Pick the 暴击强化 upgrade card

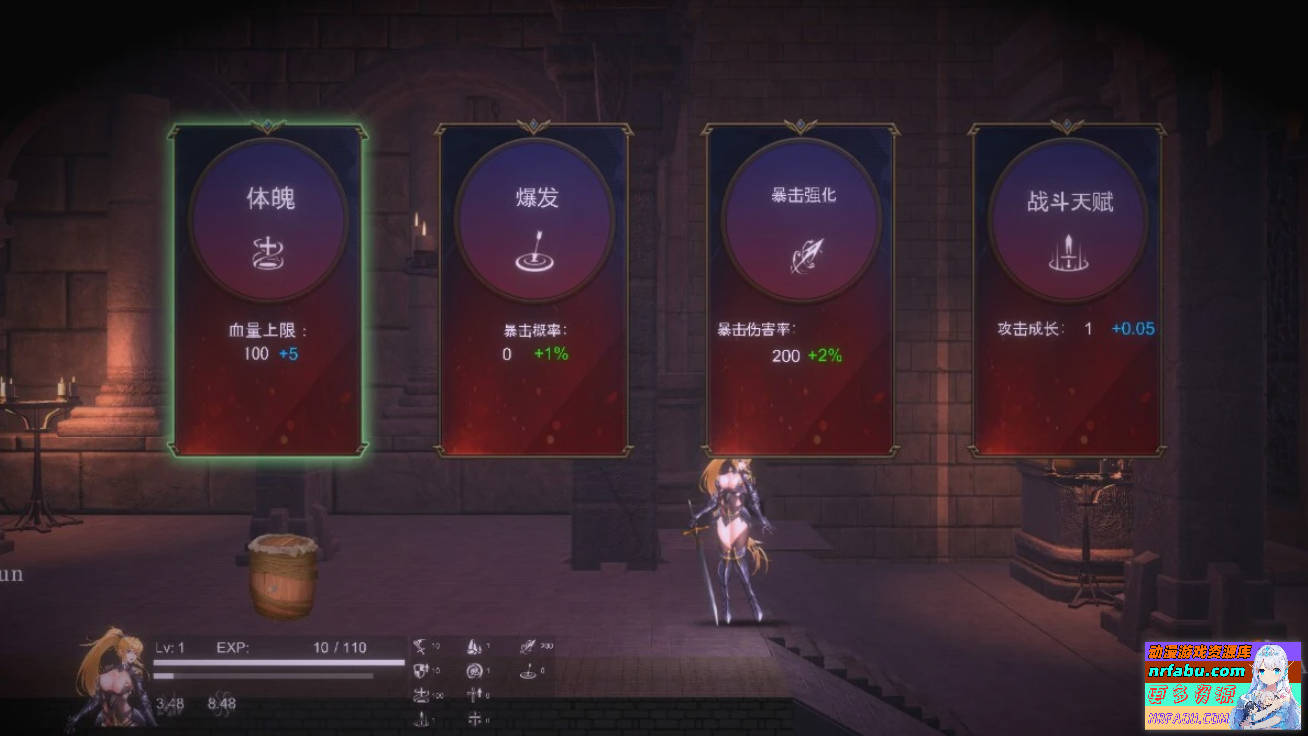click(x=801, y=285)
